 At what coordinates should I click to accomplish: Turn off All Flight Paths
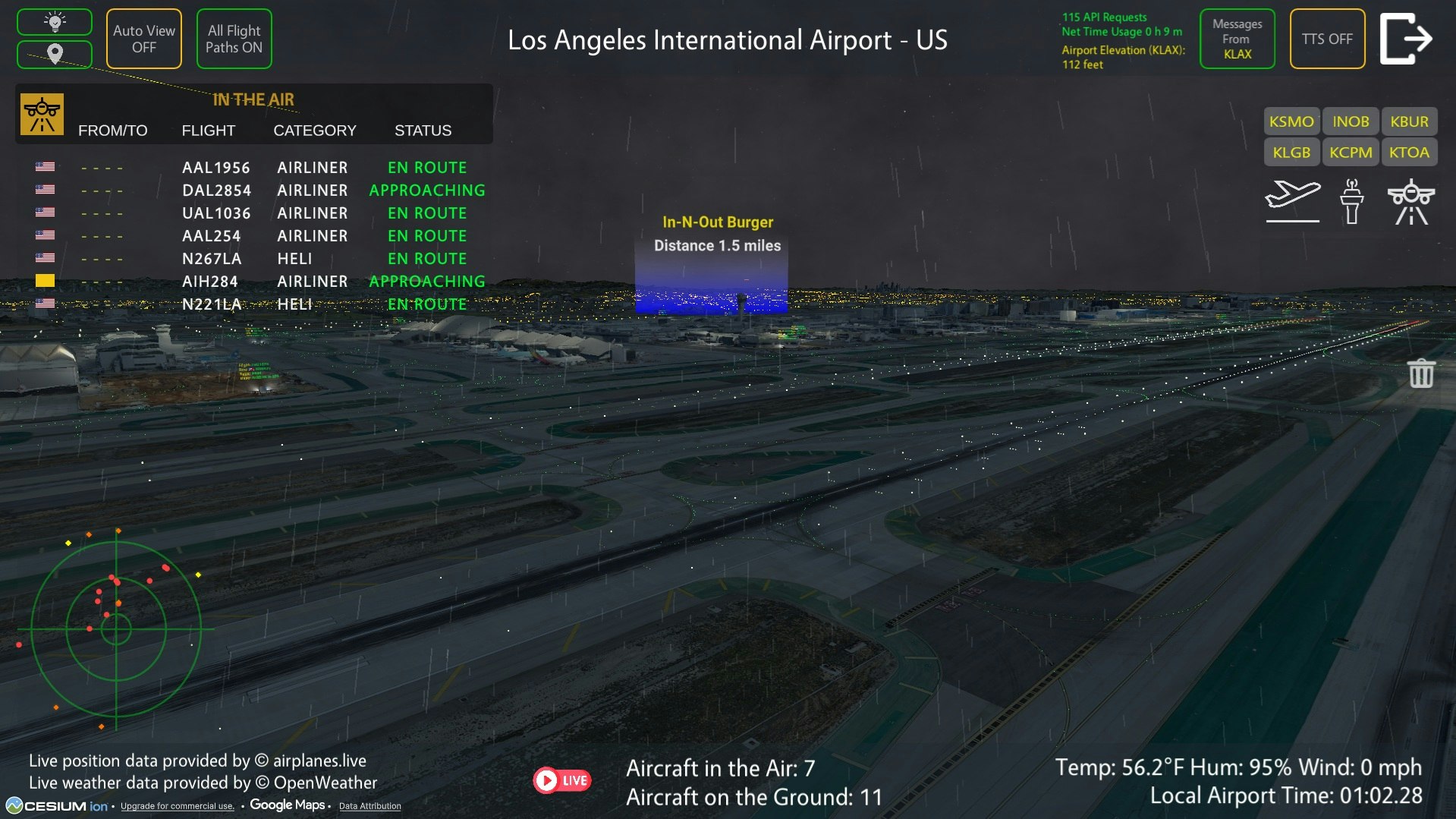tap(234, 38)
